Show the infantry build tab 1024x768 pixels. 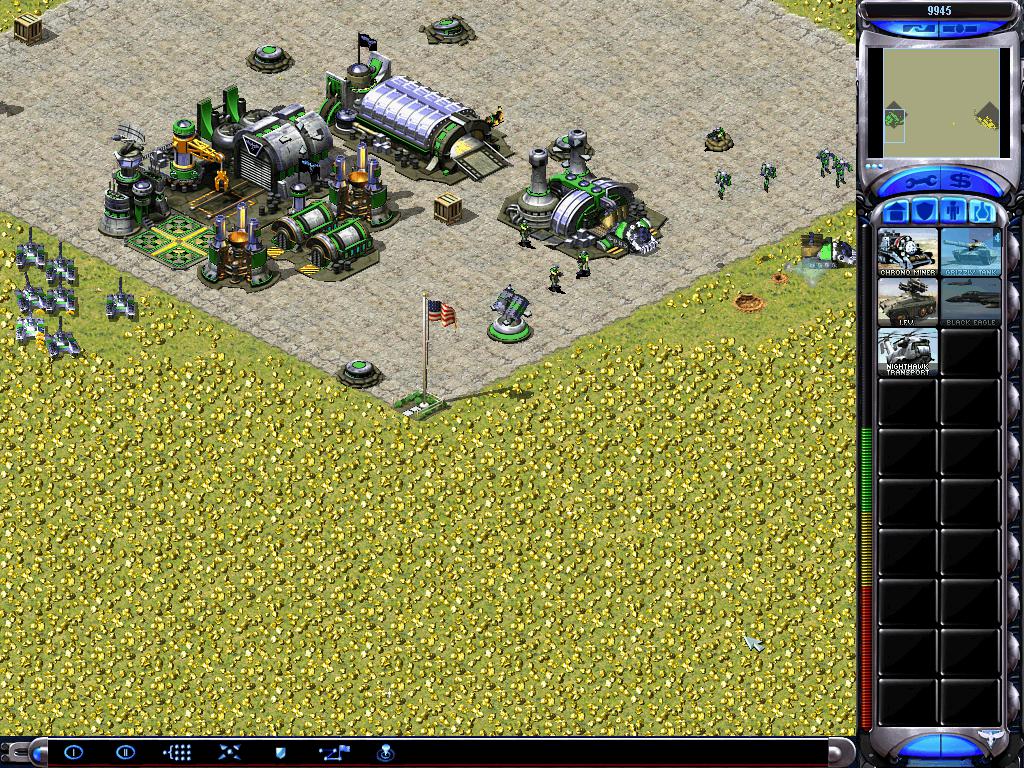click(952, 212)
